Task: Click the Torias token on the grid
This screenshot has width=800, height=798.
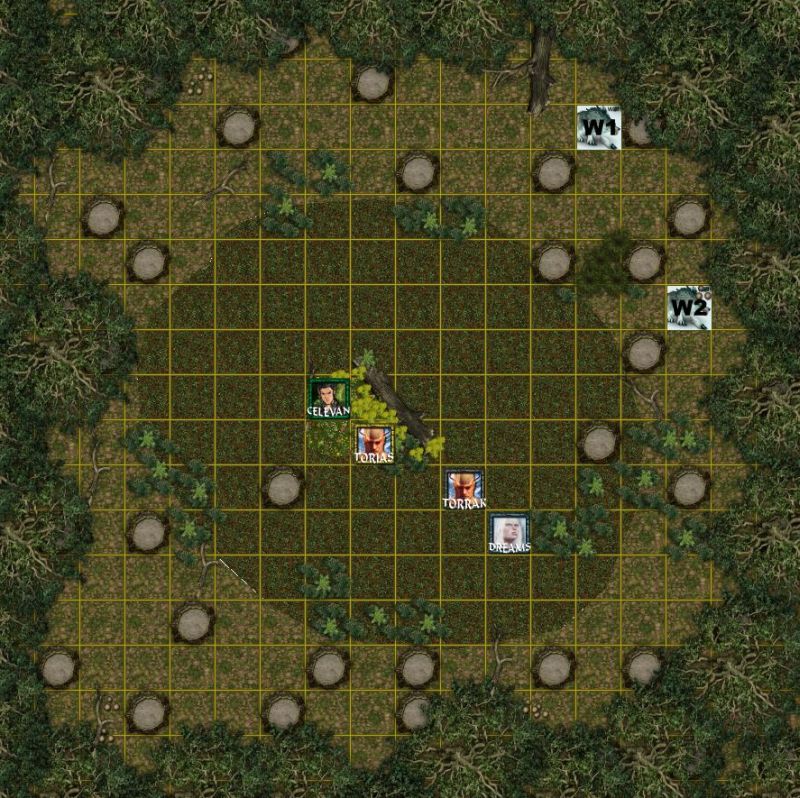Action: pos(373,443)
